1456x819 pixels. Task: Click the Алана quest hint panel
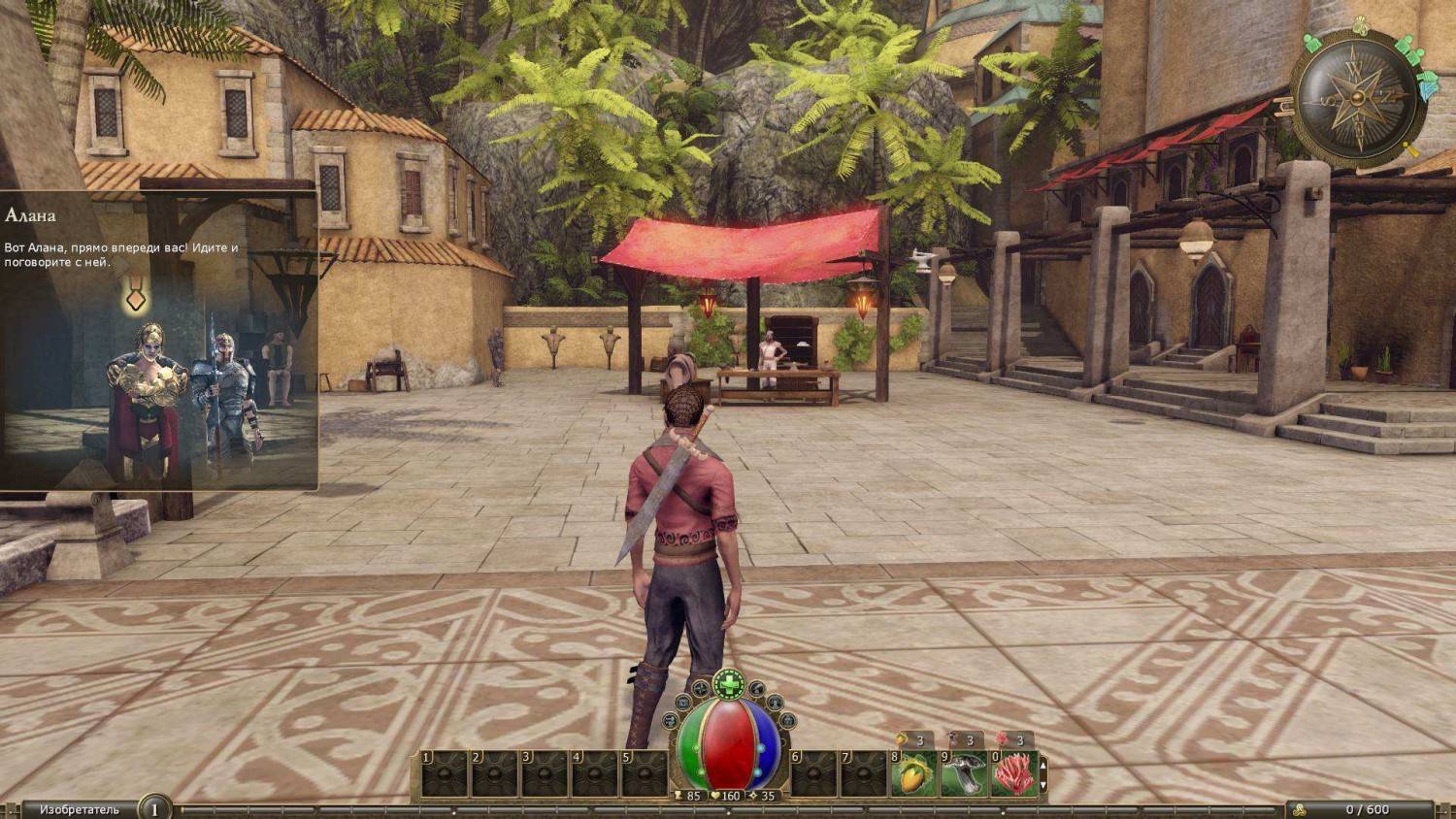pyautogui.click(x=158, y=340)
